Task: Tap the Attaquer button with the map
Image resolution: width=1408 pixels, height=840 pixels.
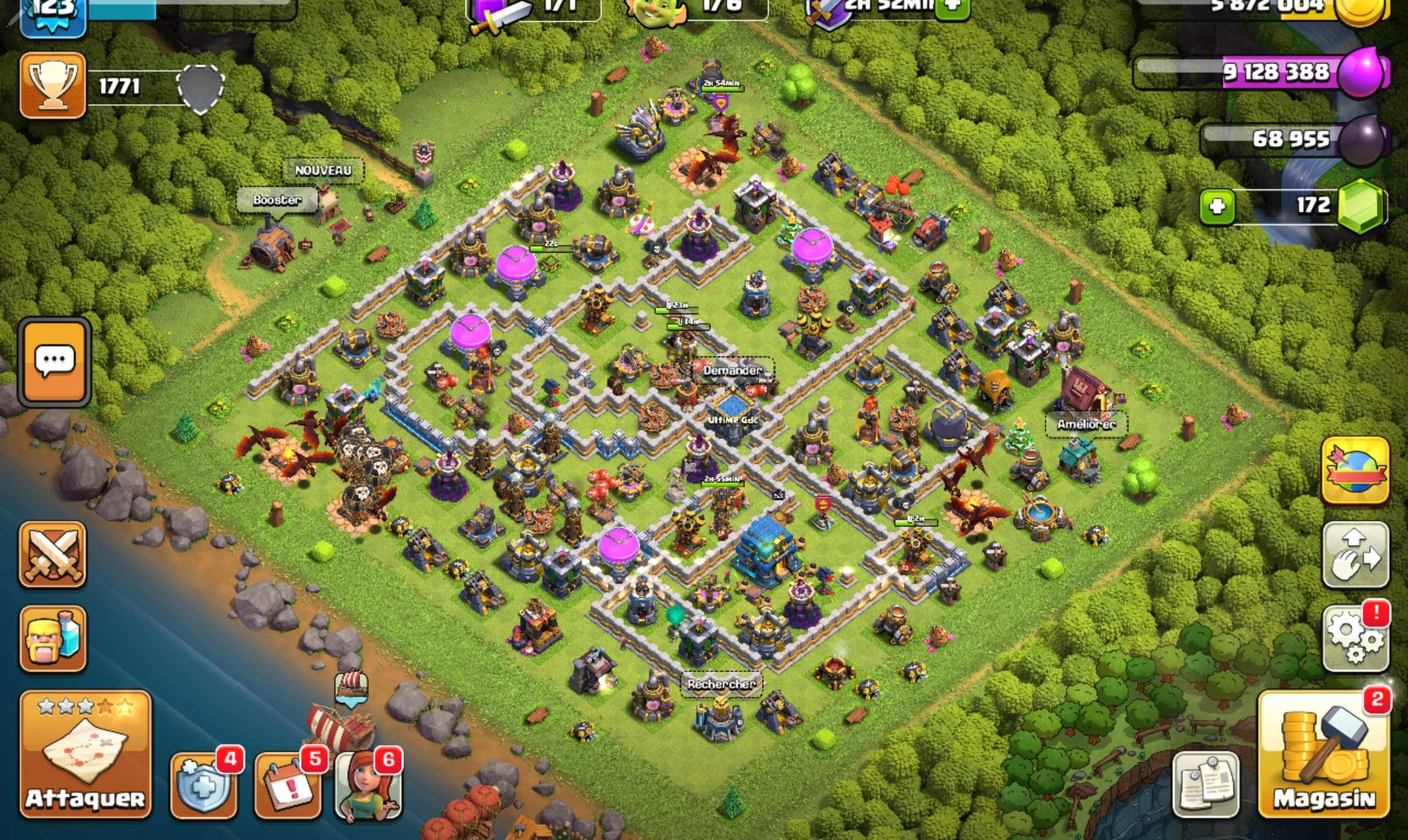Action: tap(85, 753)
